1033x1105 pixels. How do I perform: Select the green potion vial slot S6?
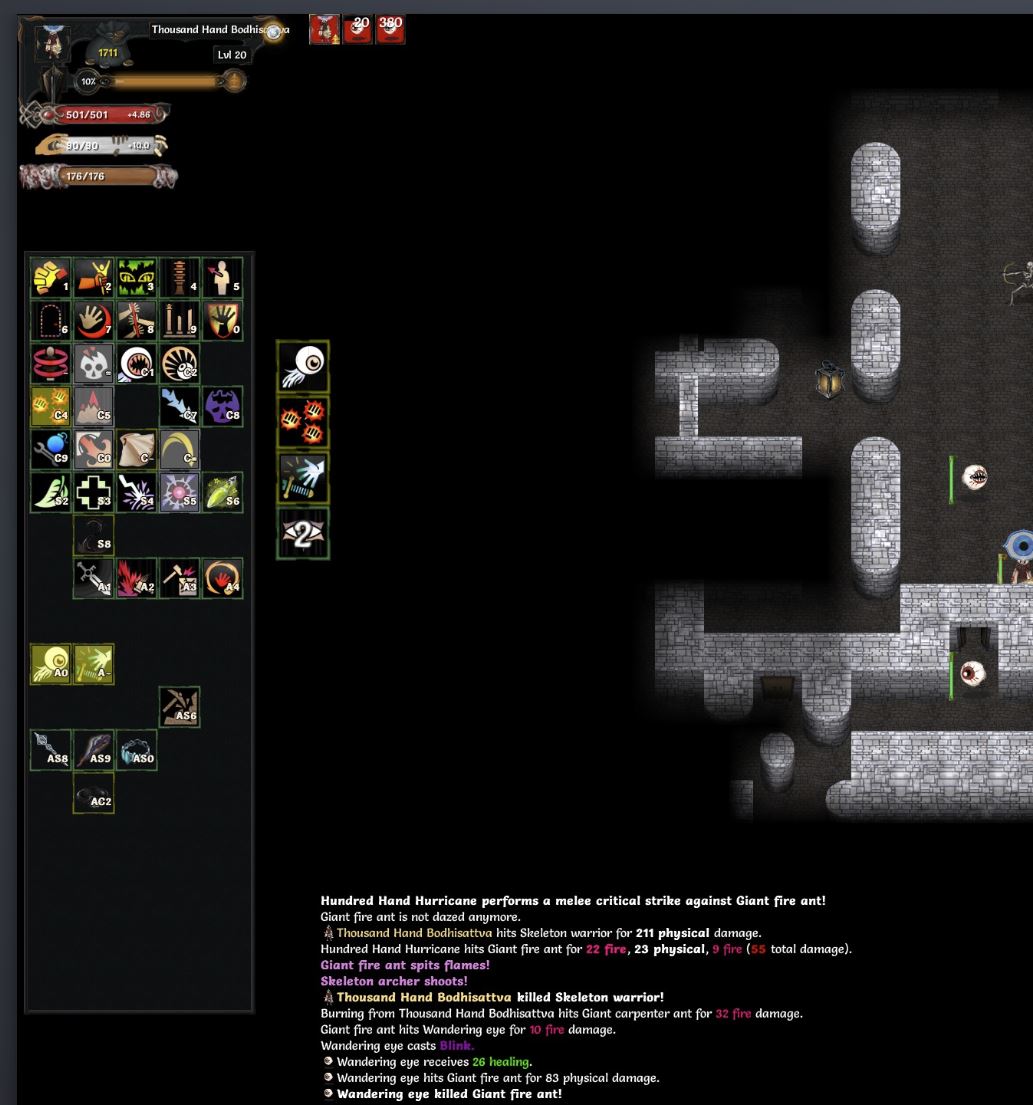(222, 492)
